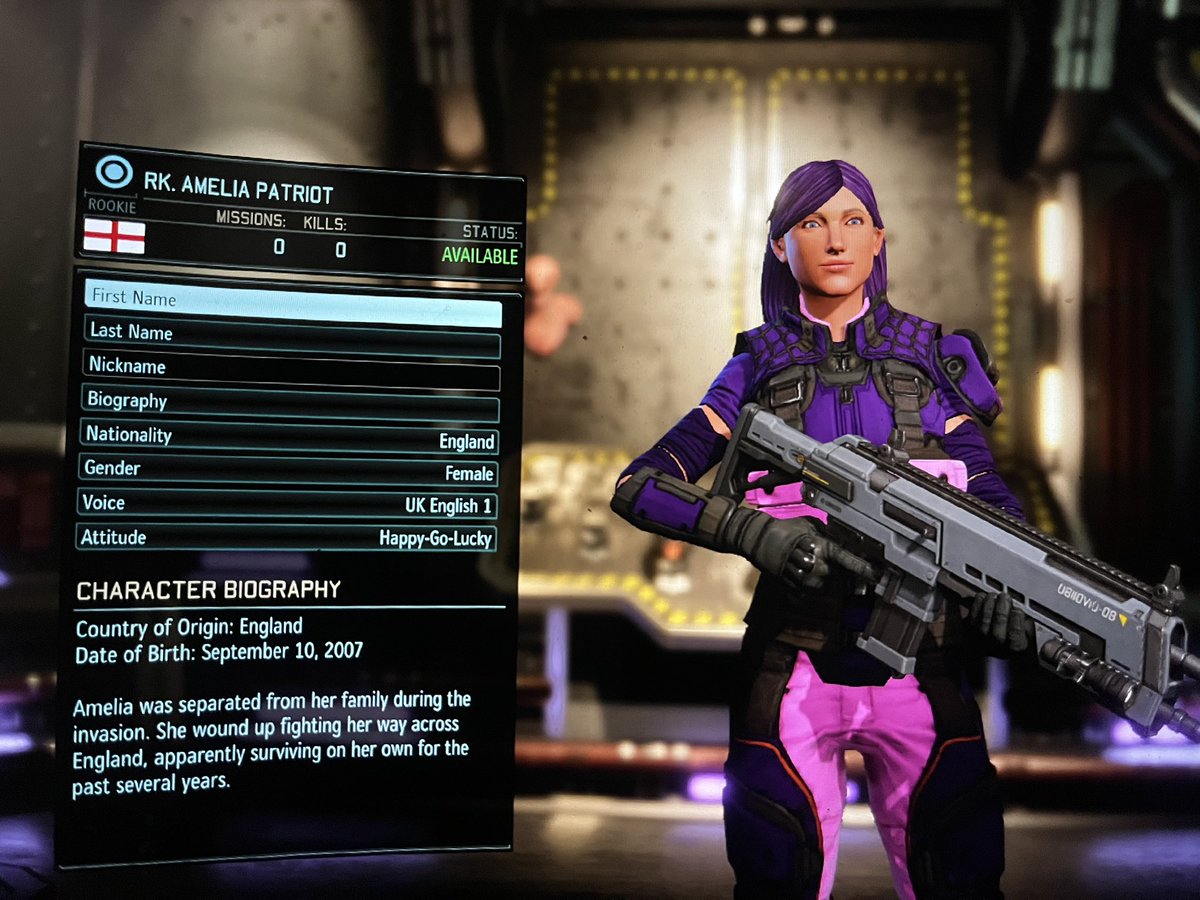This screenshot has height=900, width=1200.
Task: Change Nationality from England
Action: click(289, 438)
